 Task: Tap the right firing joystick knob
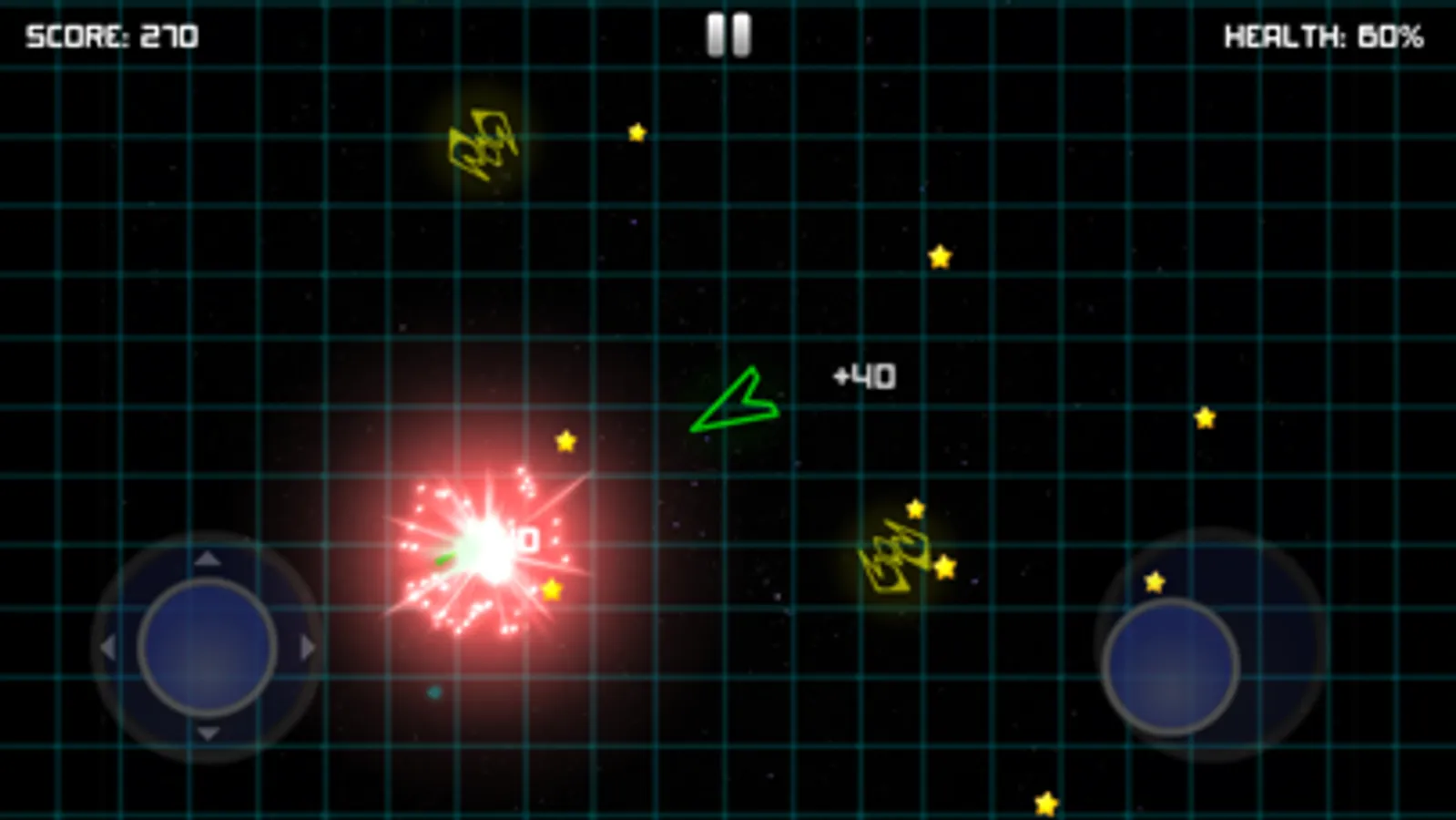(1173, 667)
